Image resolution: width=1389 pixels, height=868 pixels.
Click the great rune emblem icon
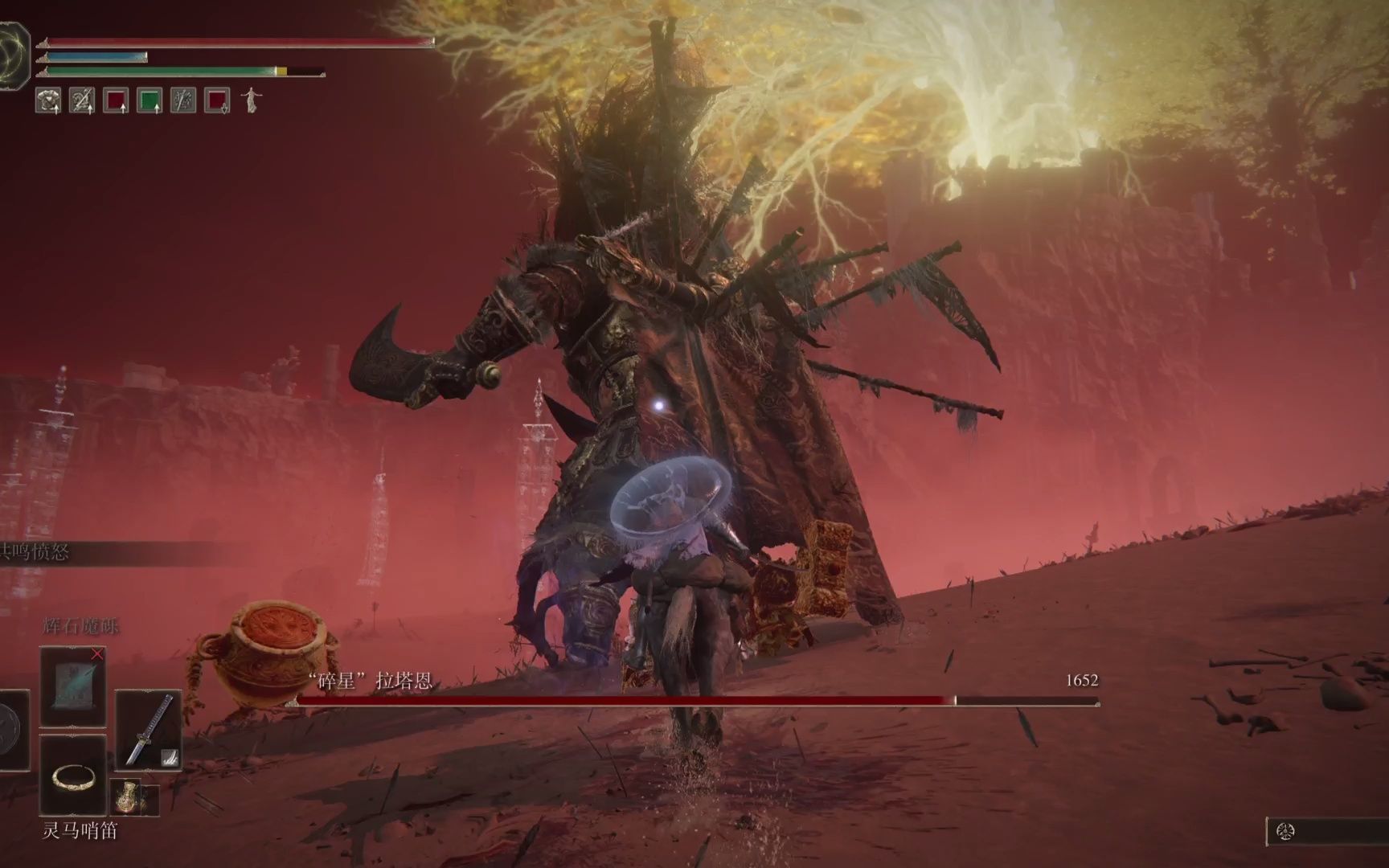14,46
